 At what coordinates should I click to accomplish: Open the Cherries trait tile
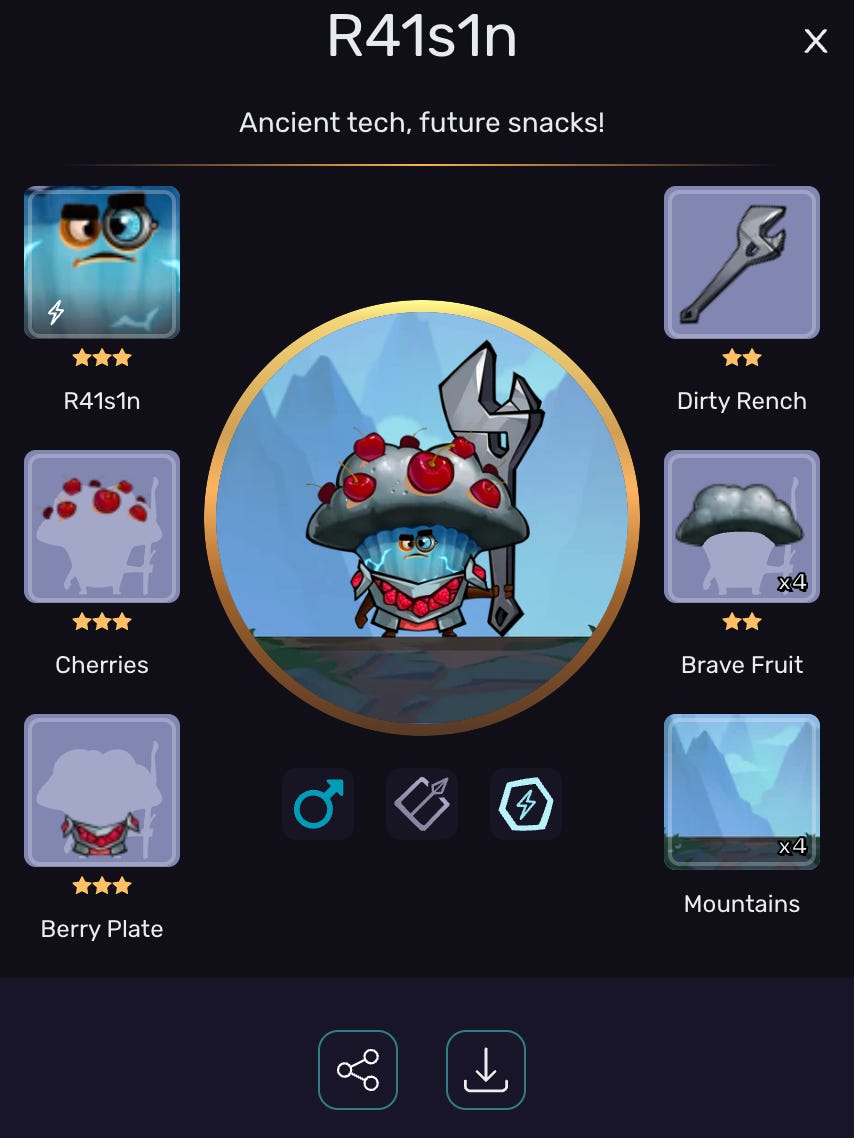102,527
